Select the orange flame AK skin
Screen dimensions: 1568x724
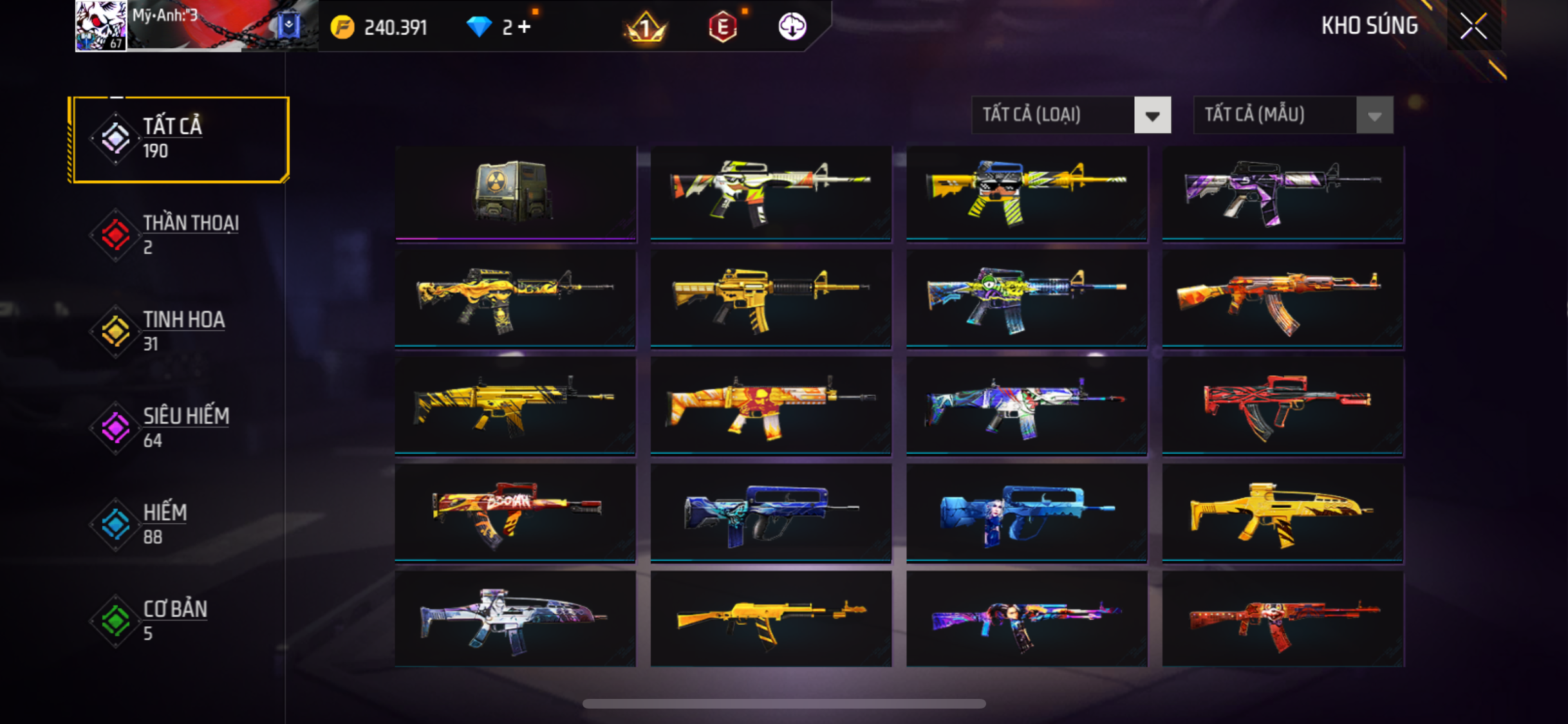pyautogui.click(x=1282, y=299)
